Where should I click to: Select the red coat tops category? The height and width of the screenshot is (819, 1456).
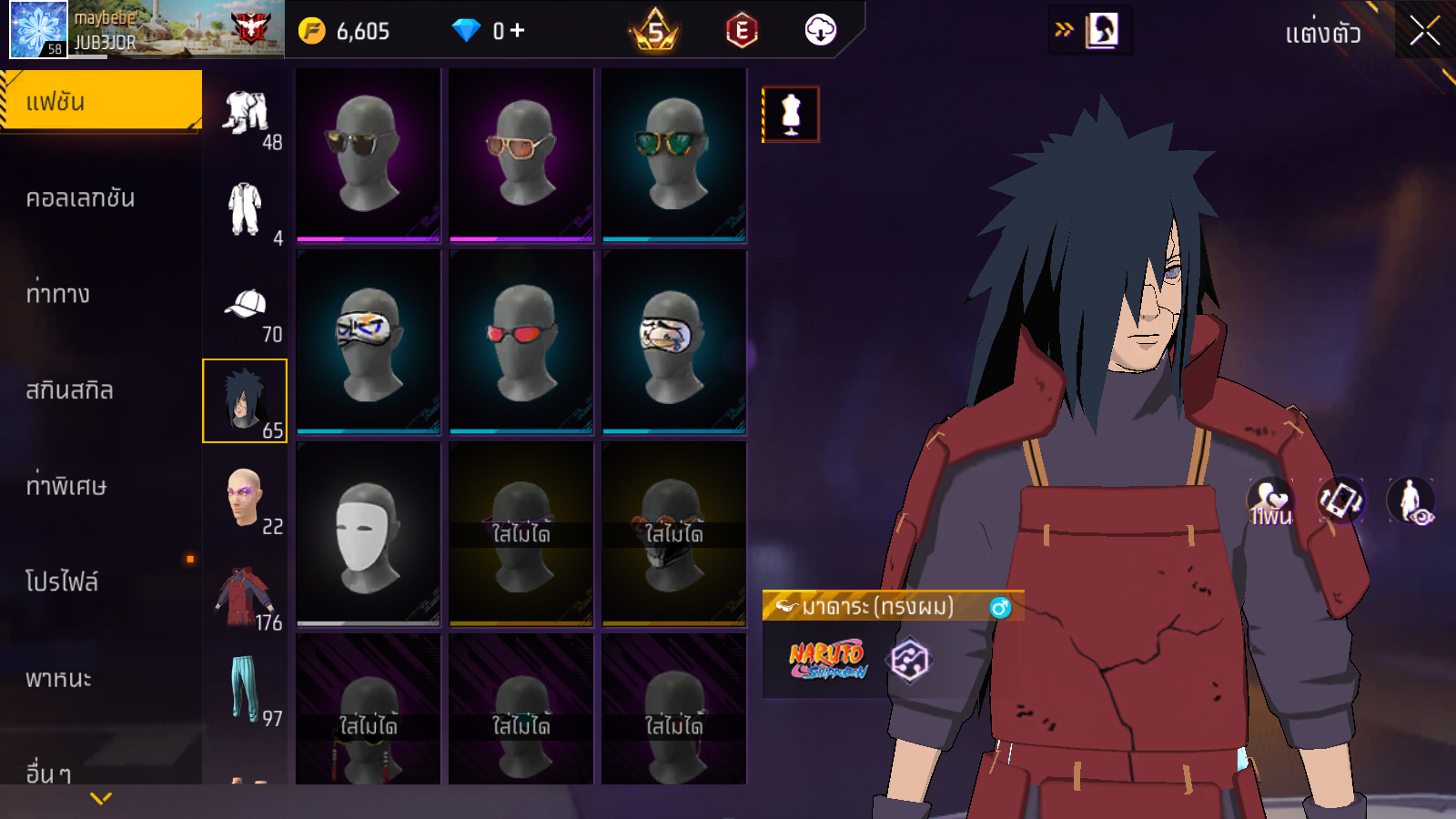tap(244, 596)
